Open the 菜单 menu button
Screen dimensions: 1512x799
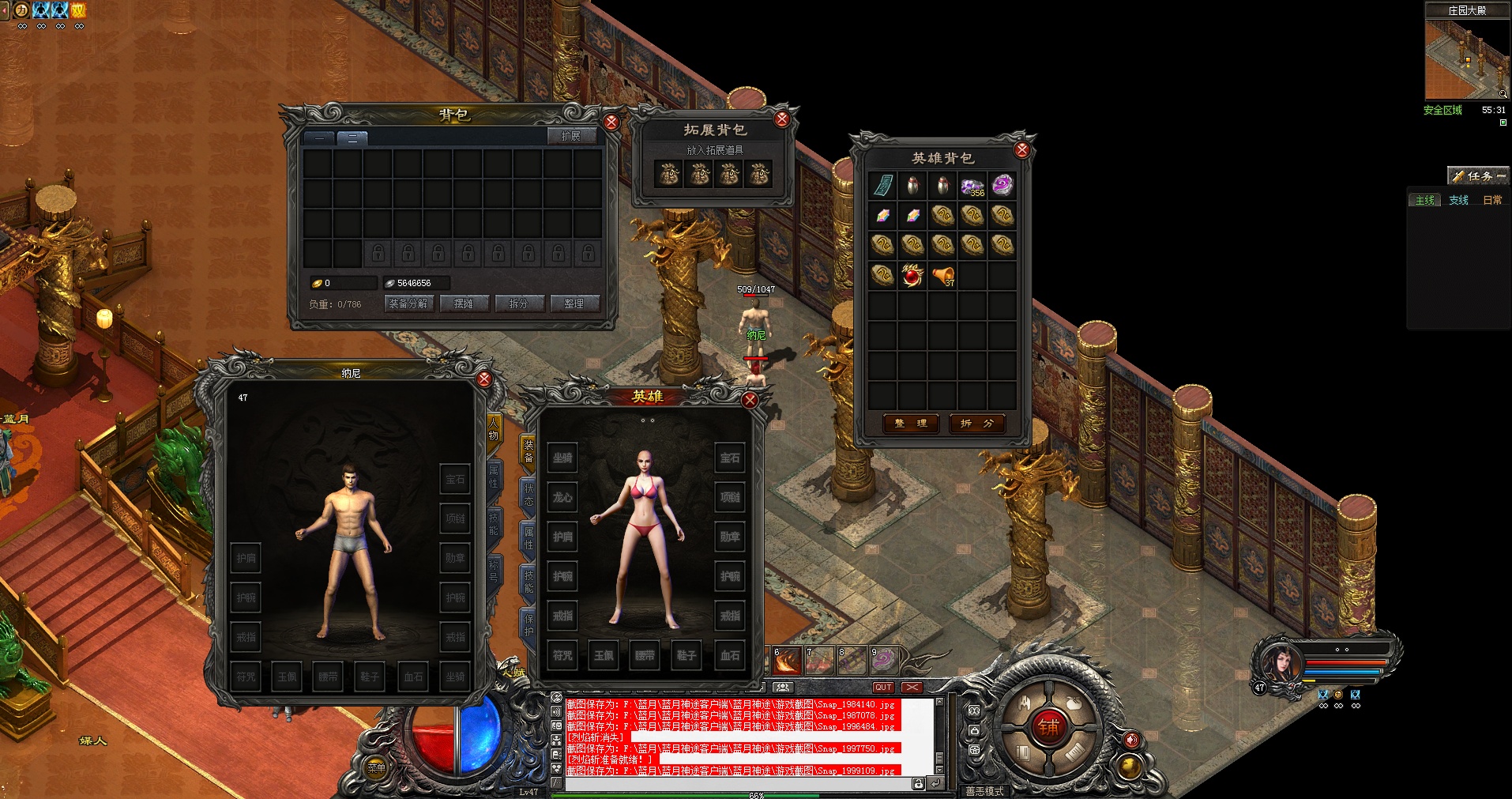coord(377,767)
